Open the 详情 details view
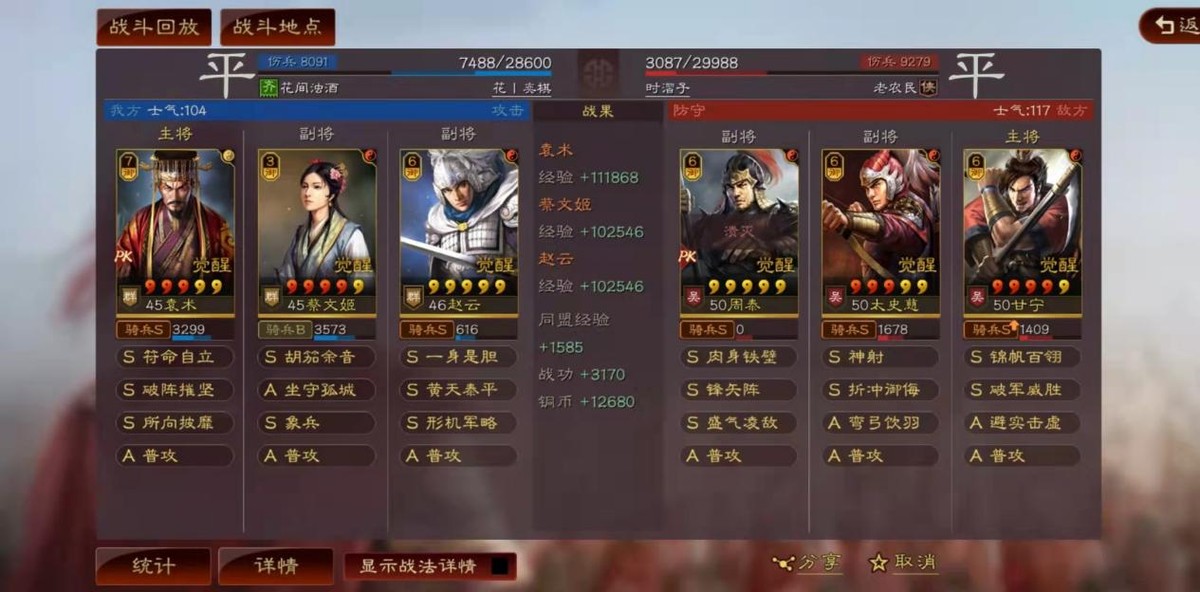Screen dimensions: 1200x592 (x=275, y=566)
